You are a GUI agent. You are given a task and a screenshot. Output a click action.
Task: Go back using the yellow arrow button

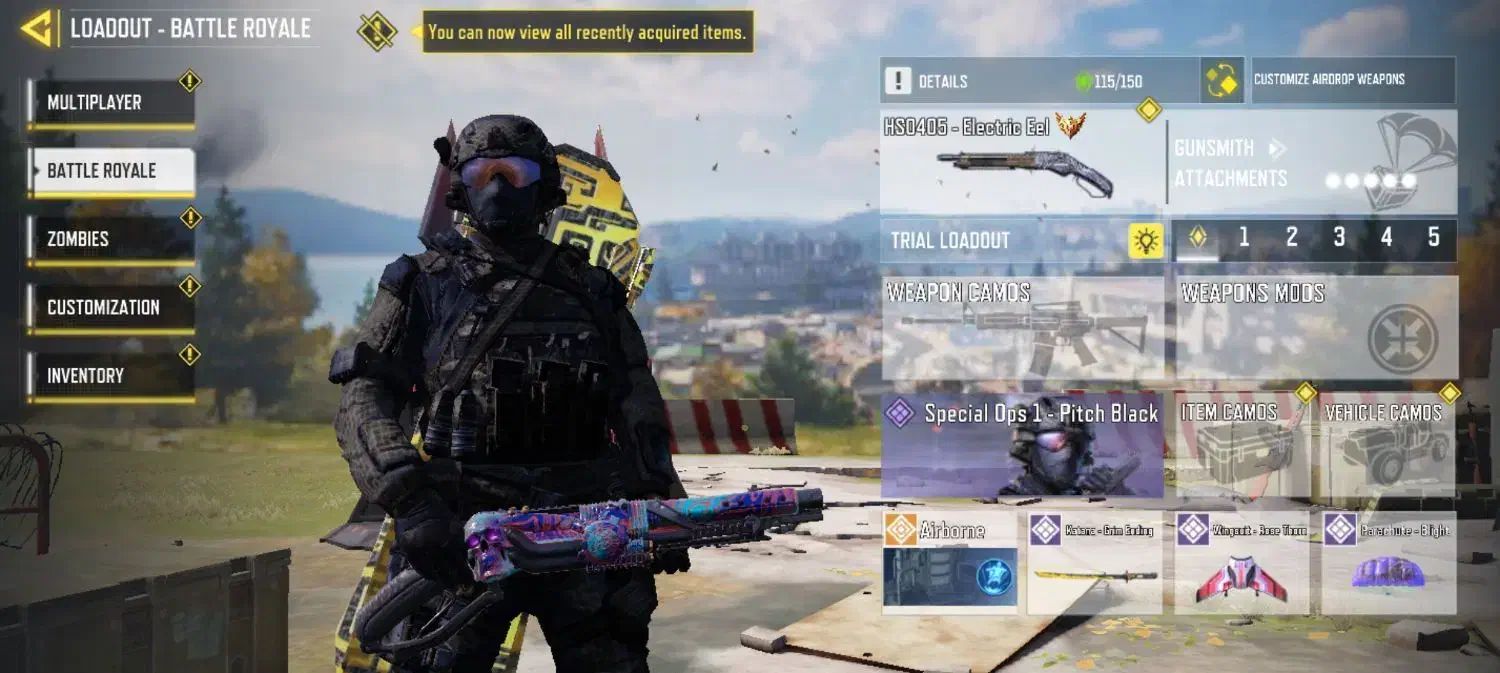click(37, 29)
